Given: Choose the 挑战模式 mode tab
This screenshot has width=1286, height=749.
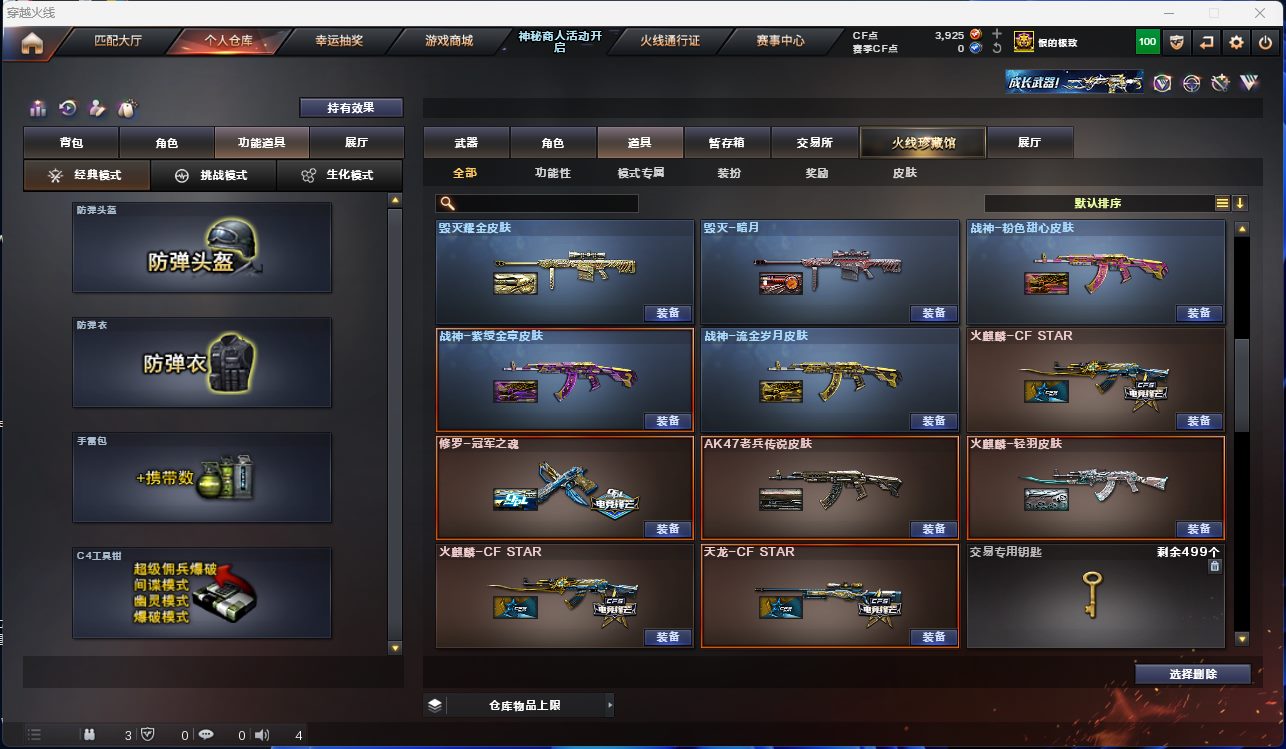Looking at the screenshot, I should (212, 175).
